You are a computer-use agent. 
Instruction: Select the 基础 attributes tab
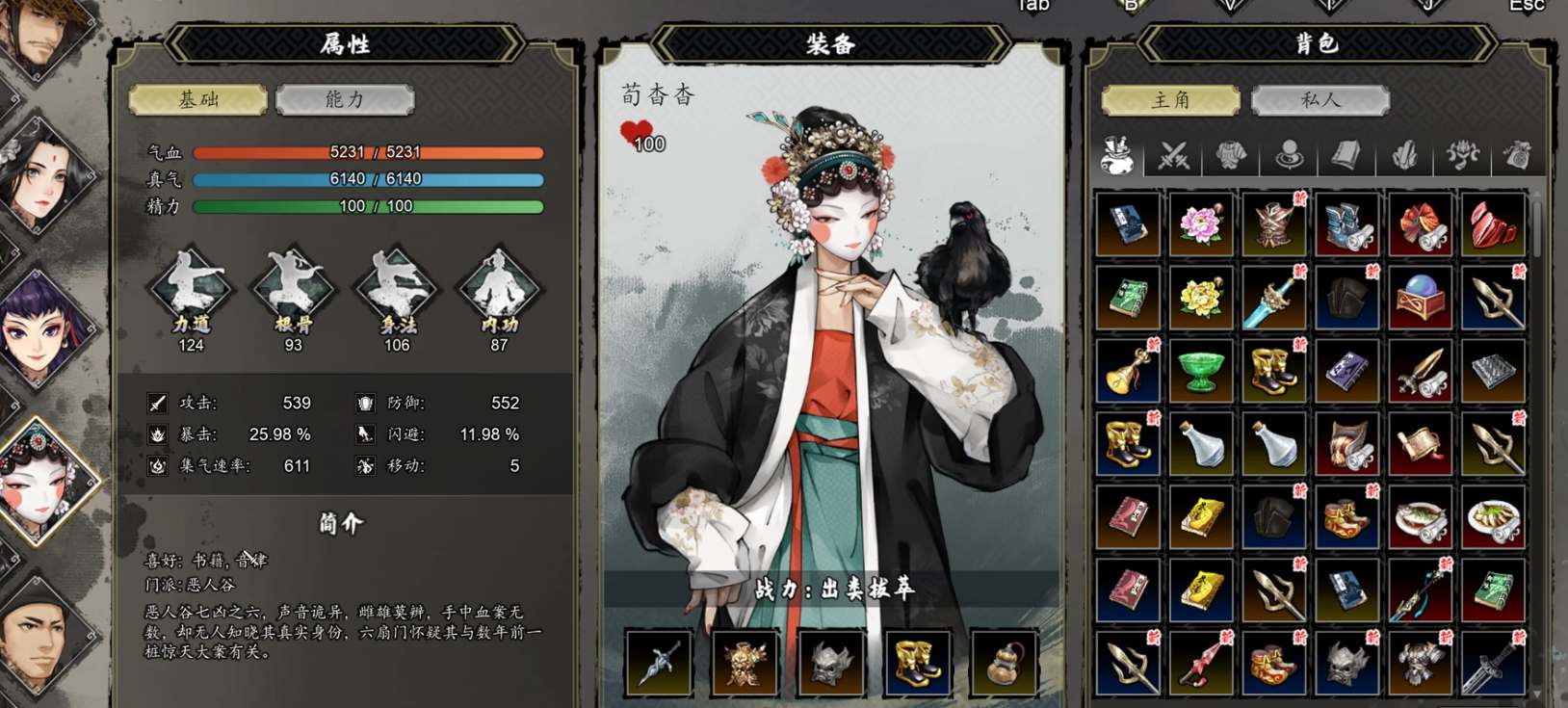point(198,100)
